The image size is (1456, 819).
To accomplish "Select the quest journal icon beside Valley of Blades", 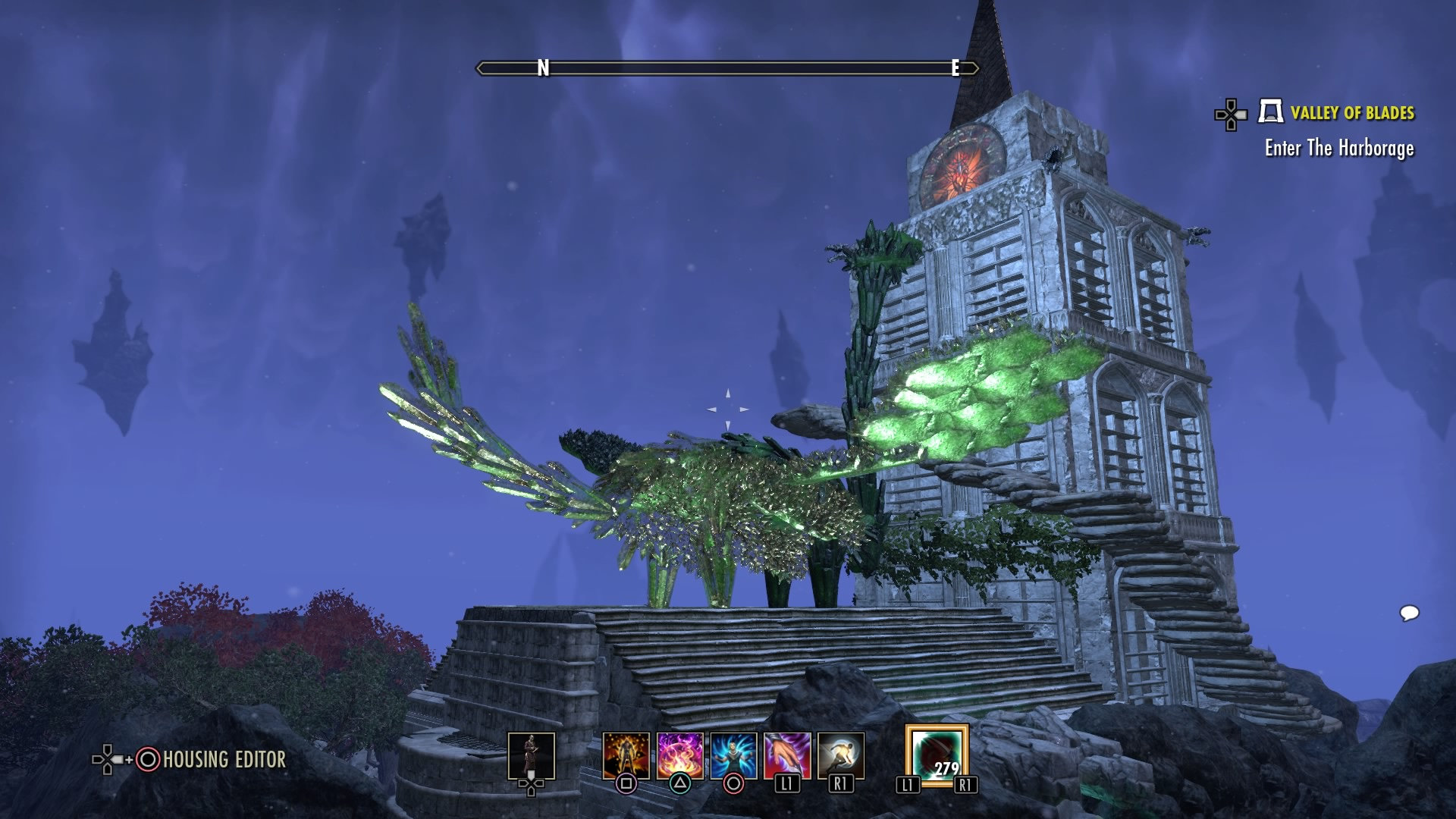I will (x=1270, y=112).
